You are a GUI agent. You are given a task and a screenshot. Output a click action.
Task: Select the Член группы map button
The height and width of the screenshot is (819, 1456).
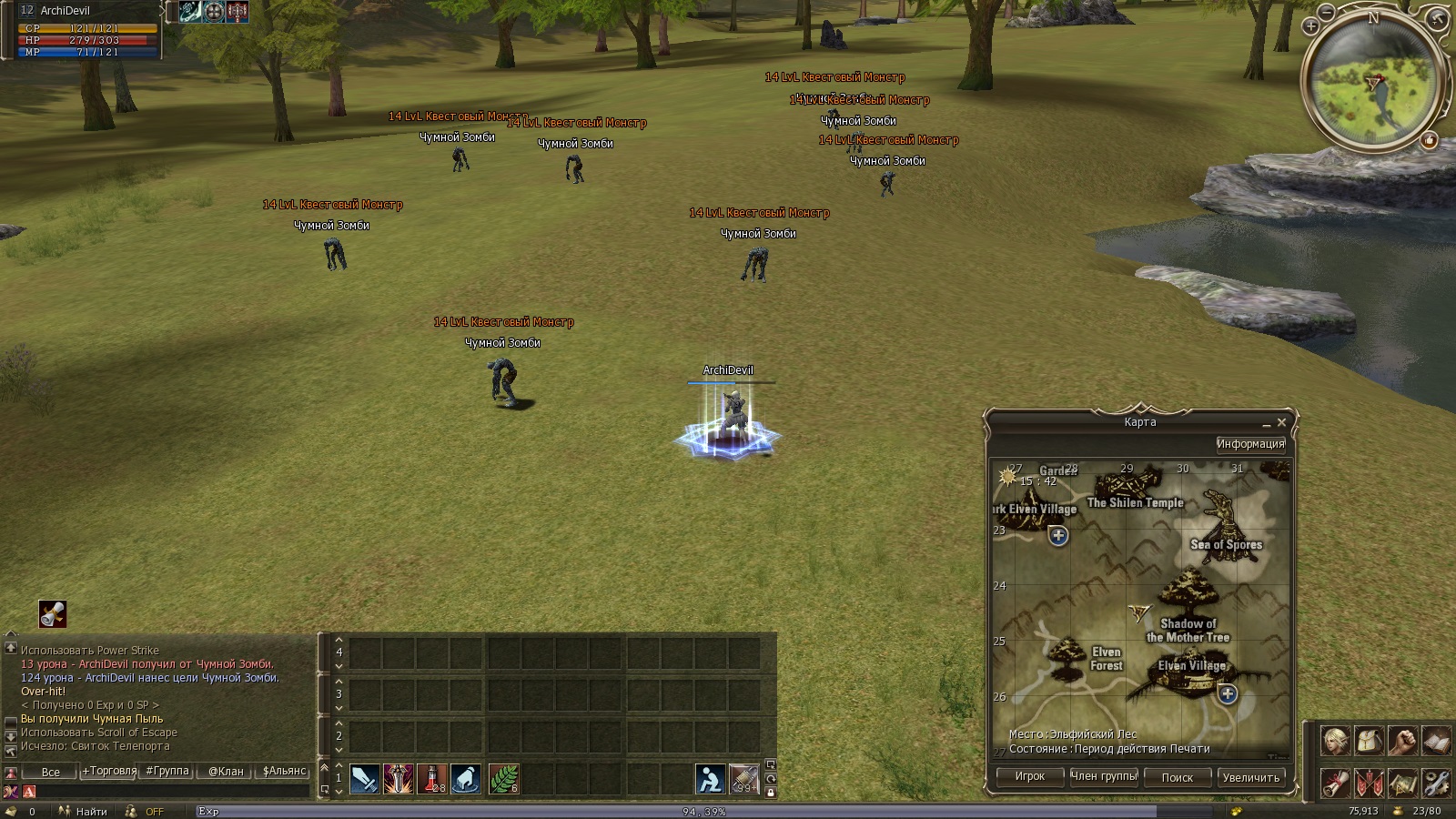(1104, 777)
